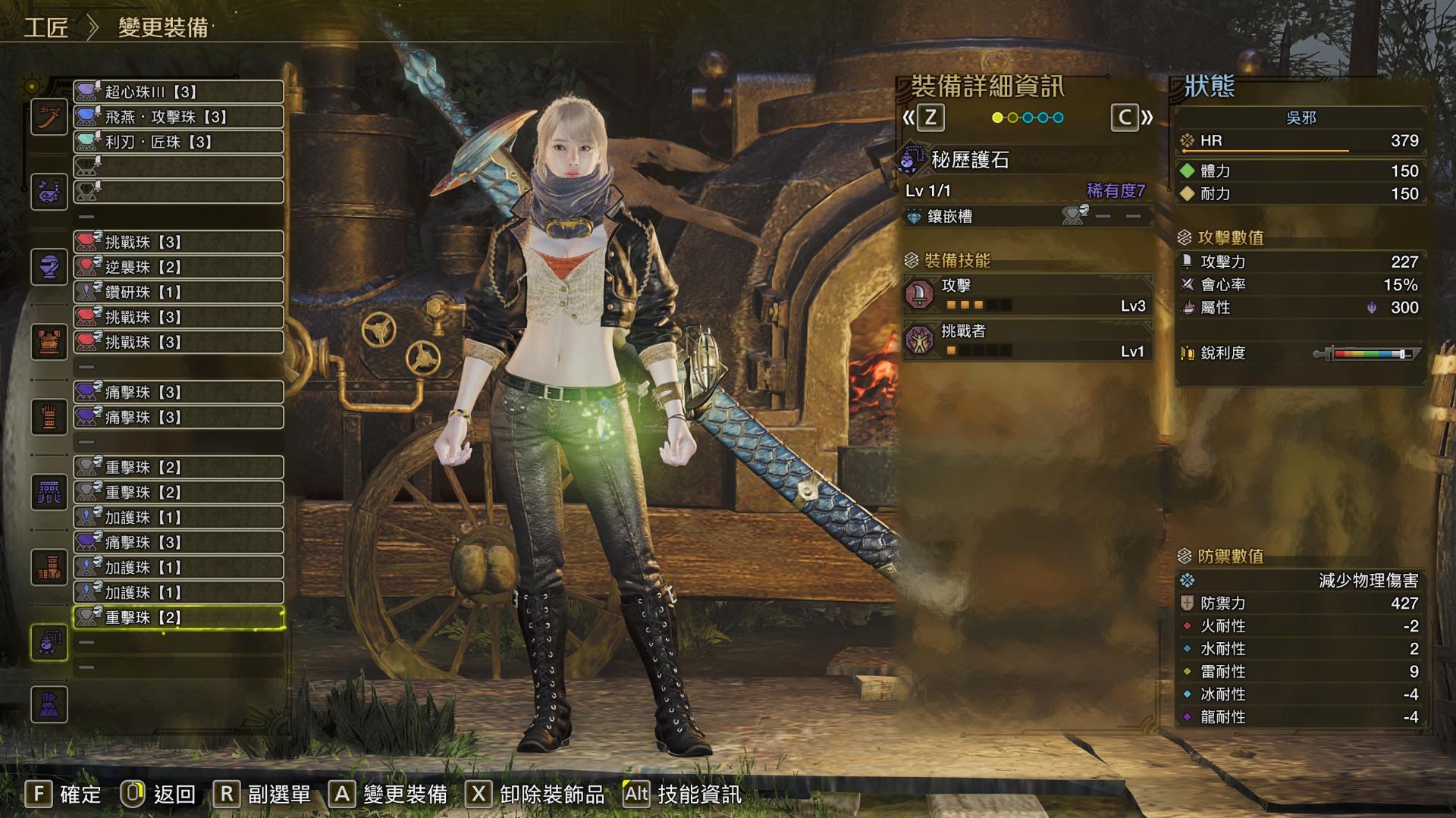Select the helmet armor icon
1456x818 pixels.
[x=49, y=267]
